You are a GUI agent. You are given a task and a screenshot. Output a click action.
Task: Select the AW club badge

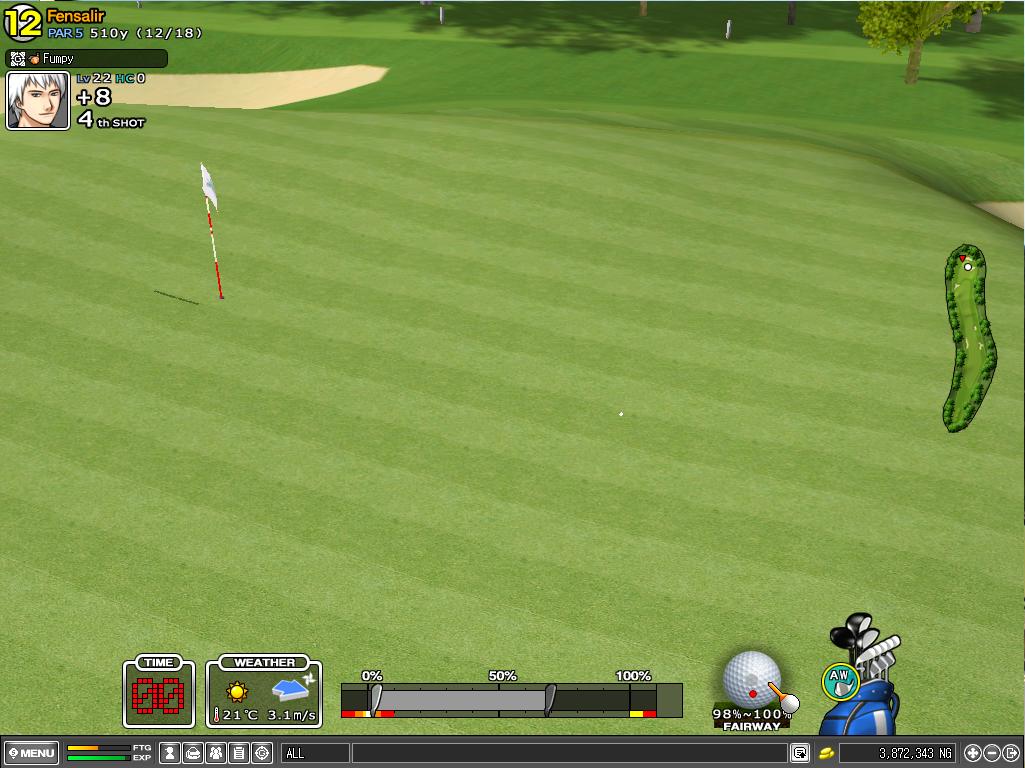pyautogui.click(x=840, y=682)
